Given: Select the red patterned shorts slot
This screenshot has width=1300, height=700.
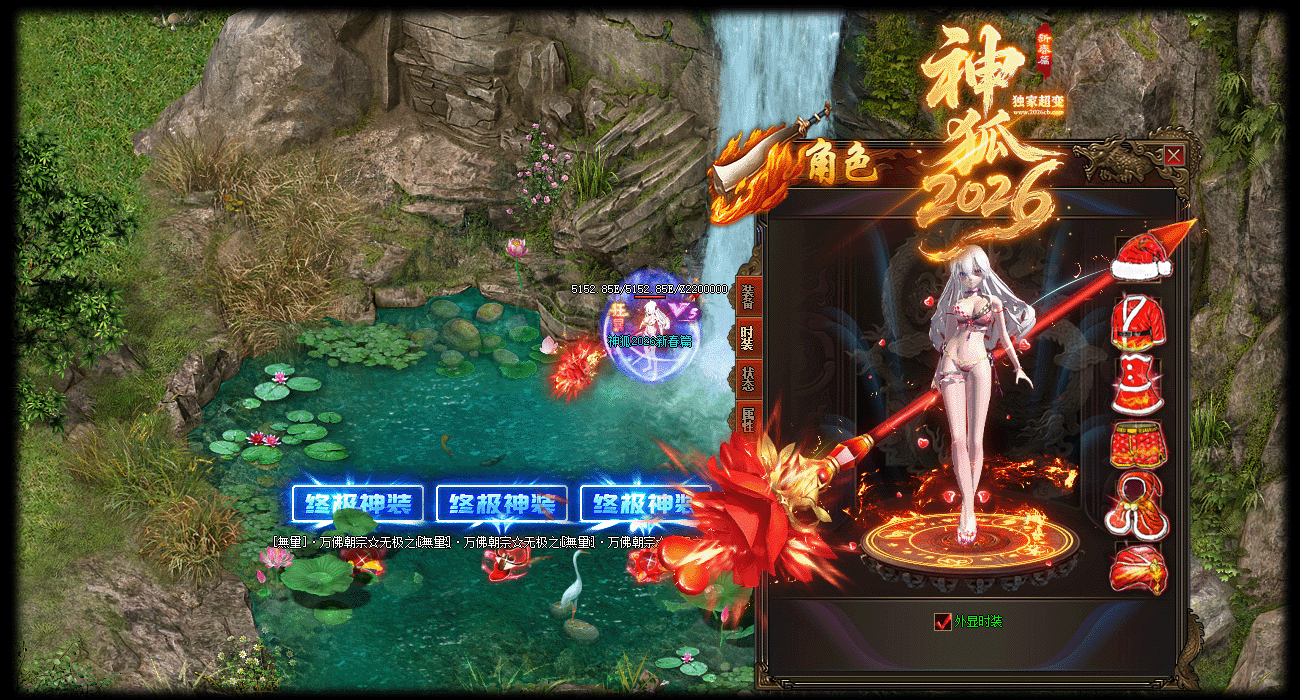Looking at the screenshot, I should pos(1140,445).
